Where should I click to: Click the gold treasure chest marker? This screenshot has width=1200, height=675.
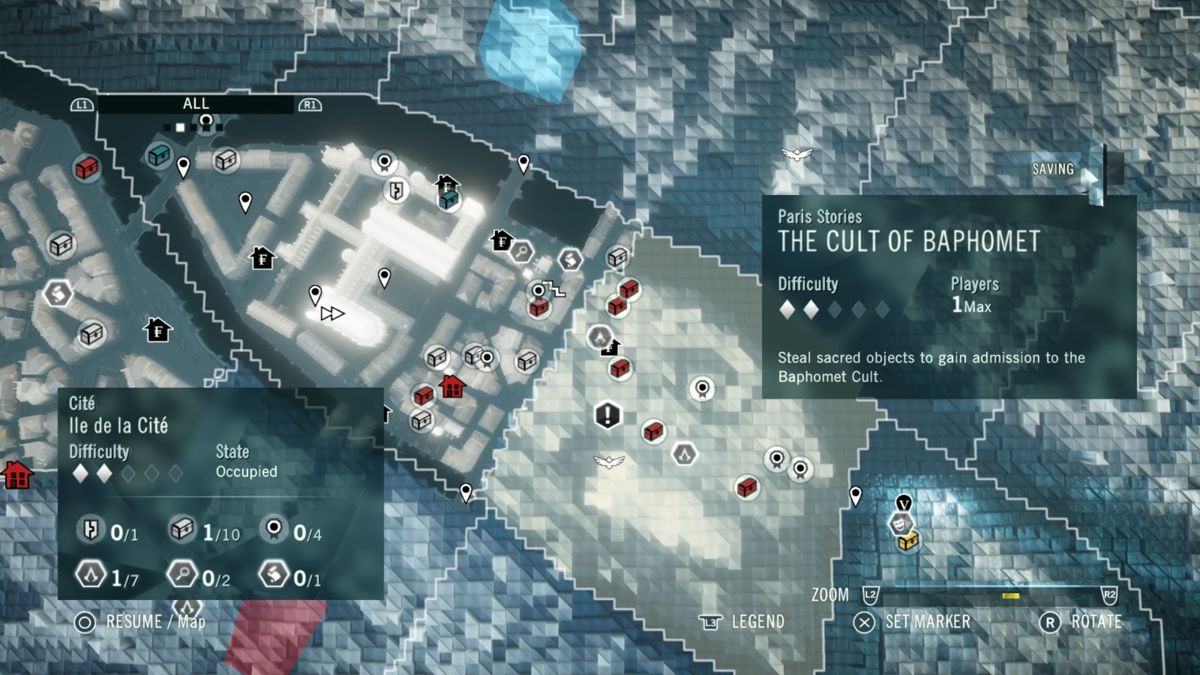tap(908, 541)
